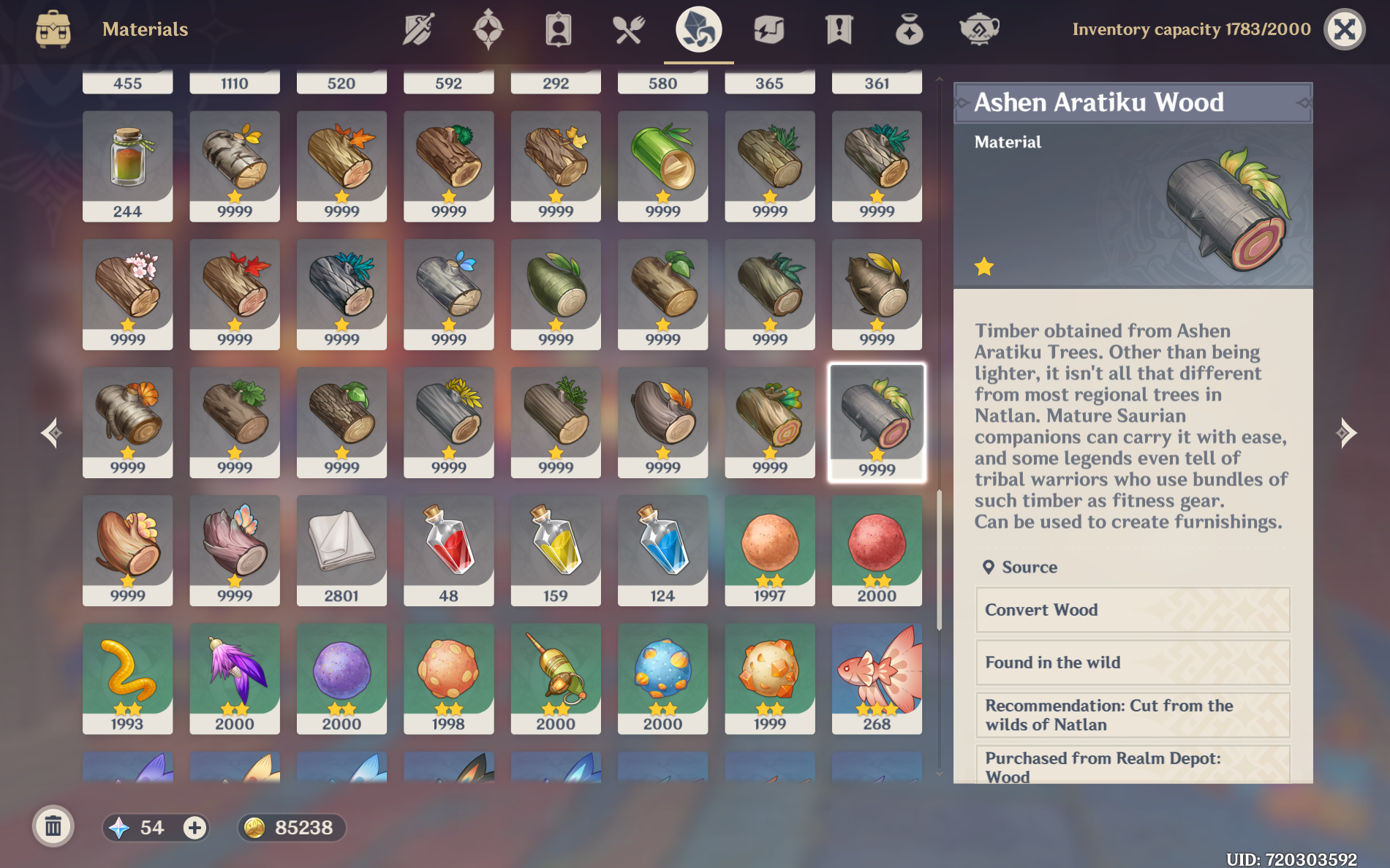View the Food inventory tab

pos(628,29)
